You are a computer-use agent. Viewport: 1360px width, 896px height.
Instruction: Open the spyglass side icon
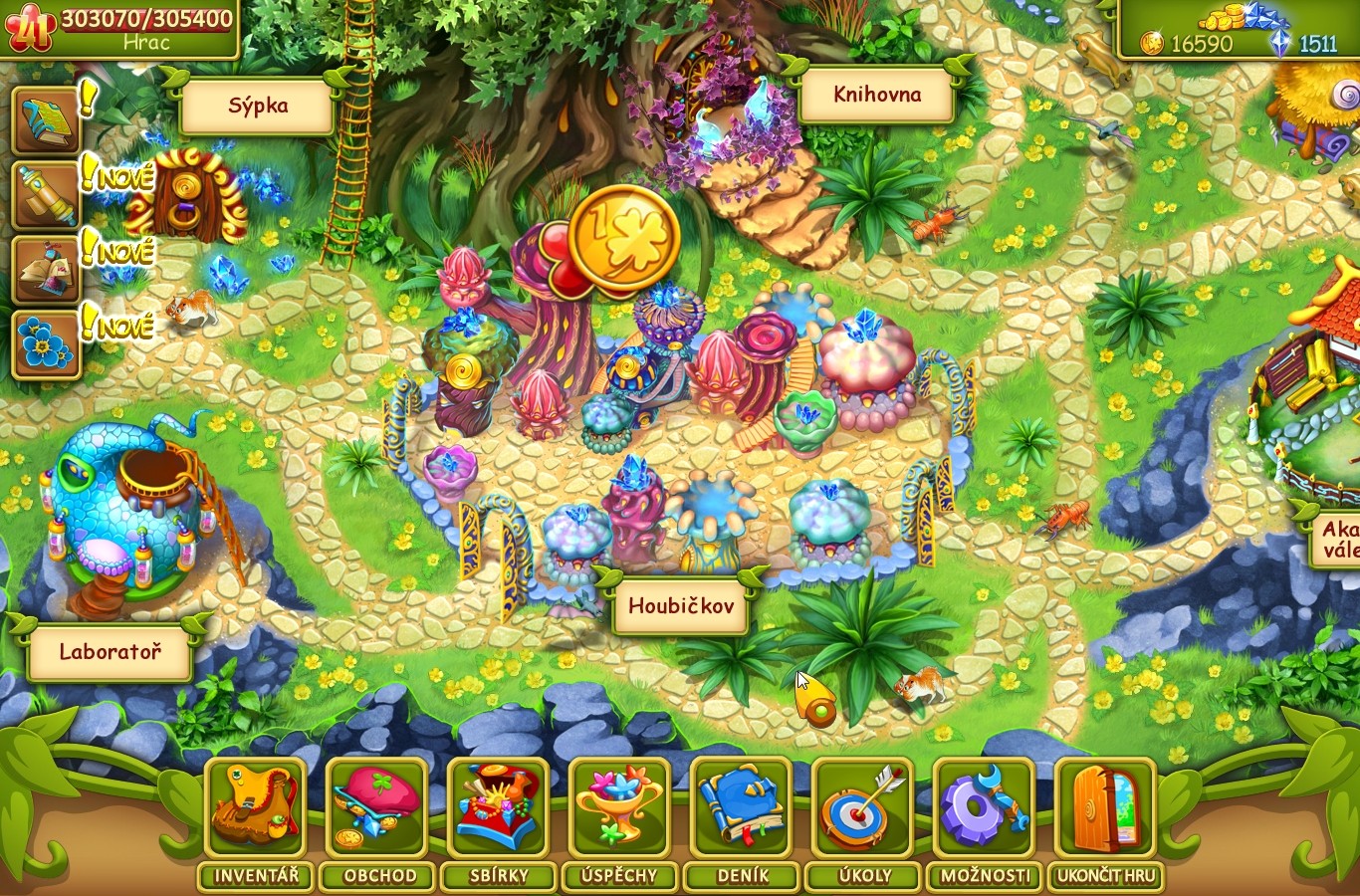point(46,196)
